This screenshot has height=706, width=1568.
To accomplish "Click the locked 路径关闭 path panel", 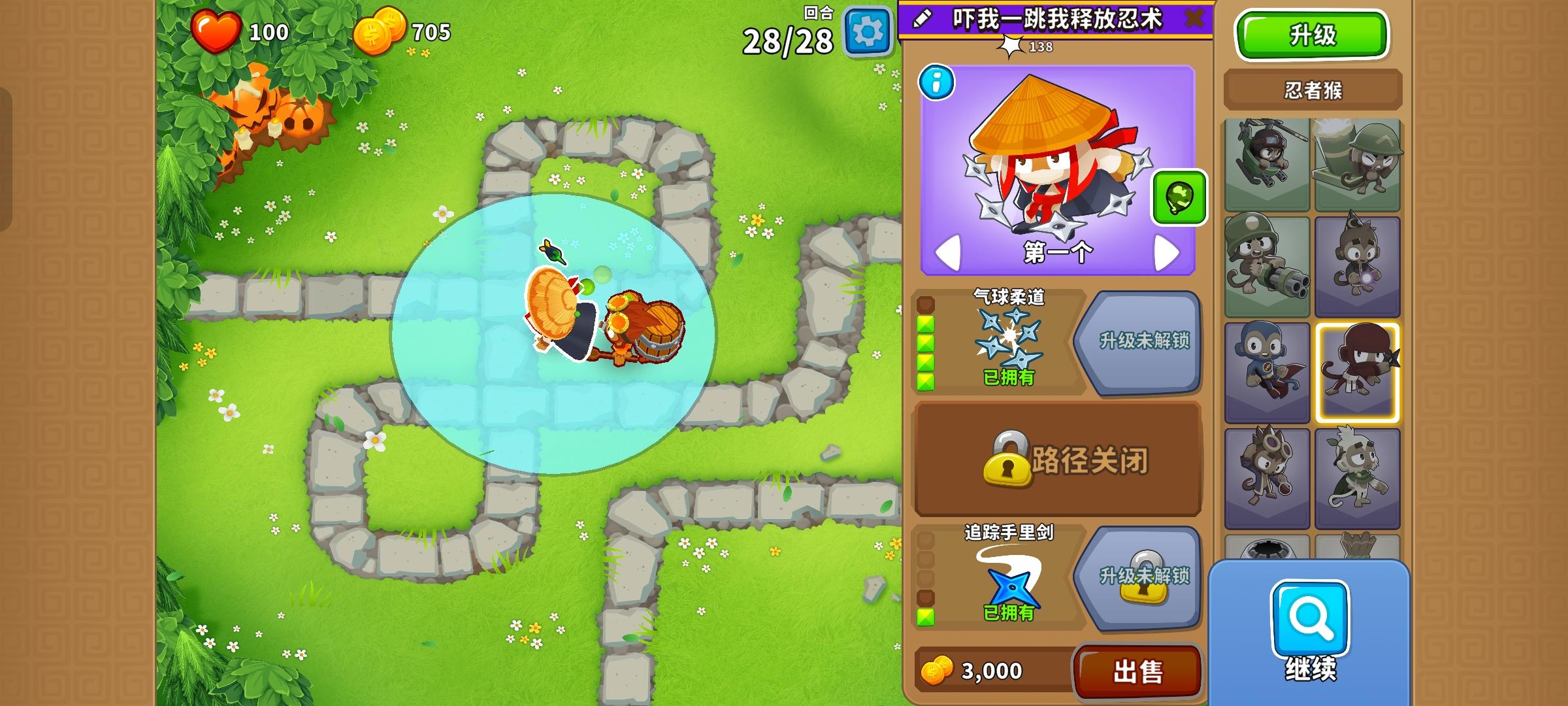I will [1058, 462].
